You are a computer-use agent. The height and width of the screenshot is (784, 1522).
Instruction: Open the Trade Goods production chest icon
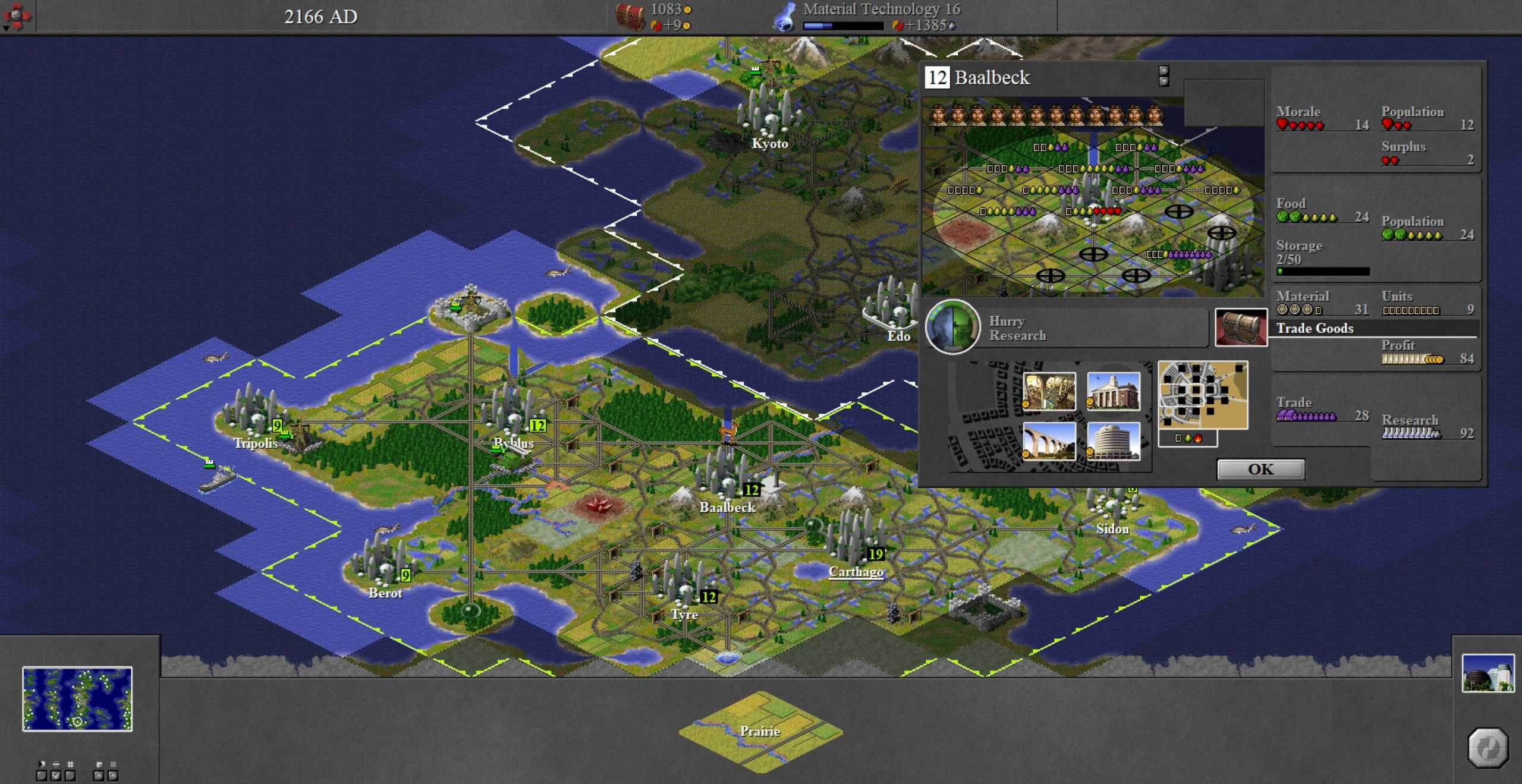click(1241, 327)
